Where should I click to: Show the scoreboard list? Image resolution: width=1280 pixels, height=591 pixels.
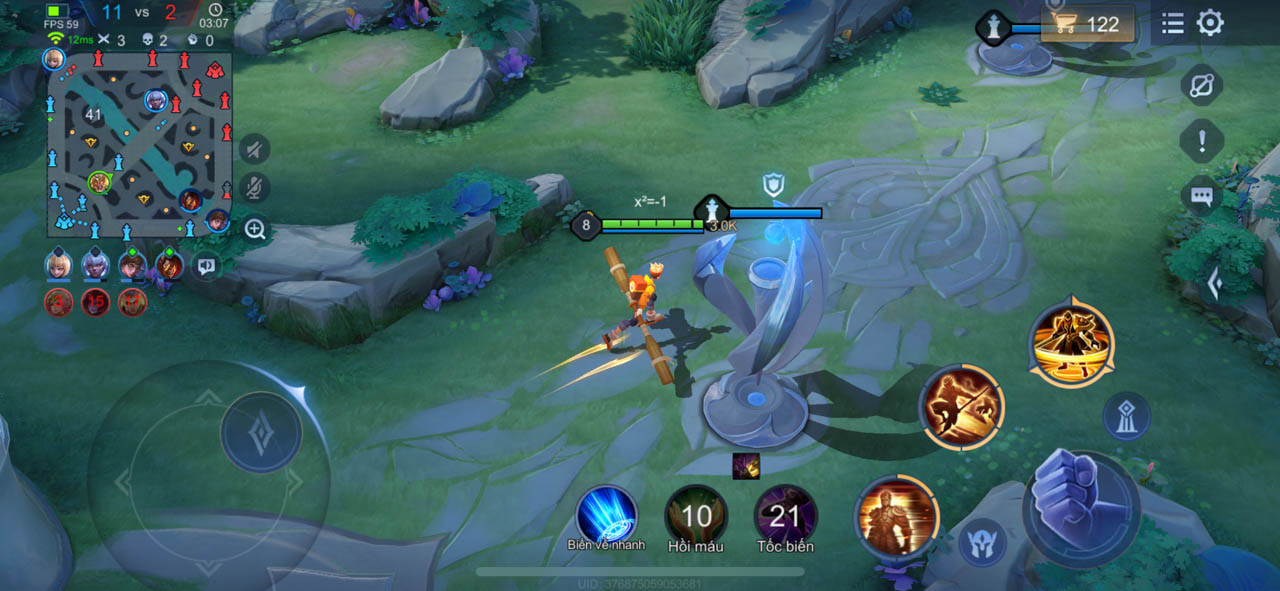(x=1173, y=23)
